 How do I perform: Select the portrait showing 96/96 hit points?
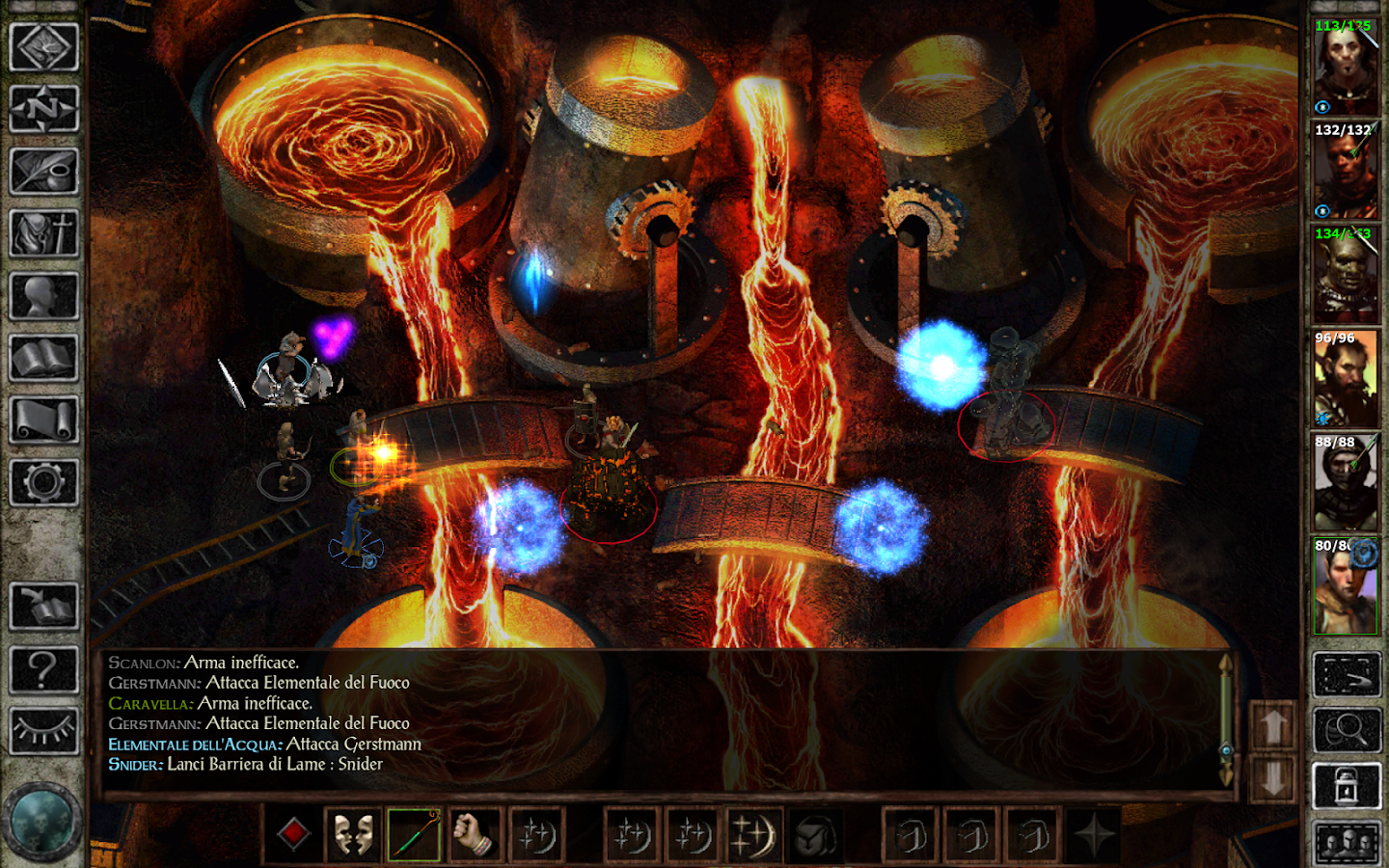click(x=1347, y=376)
